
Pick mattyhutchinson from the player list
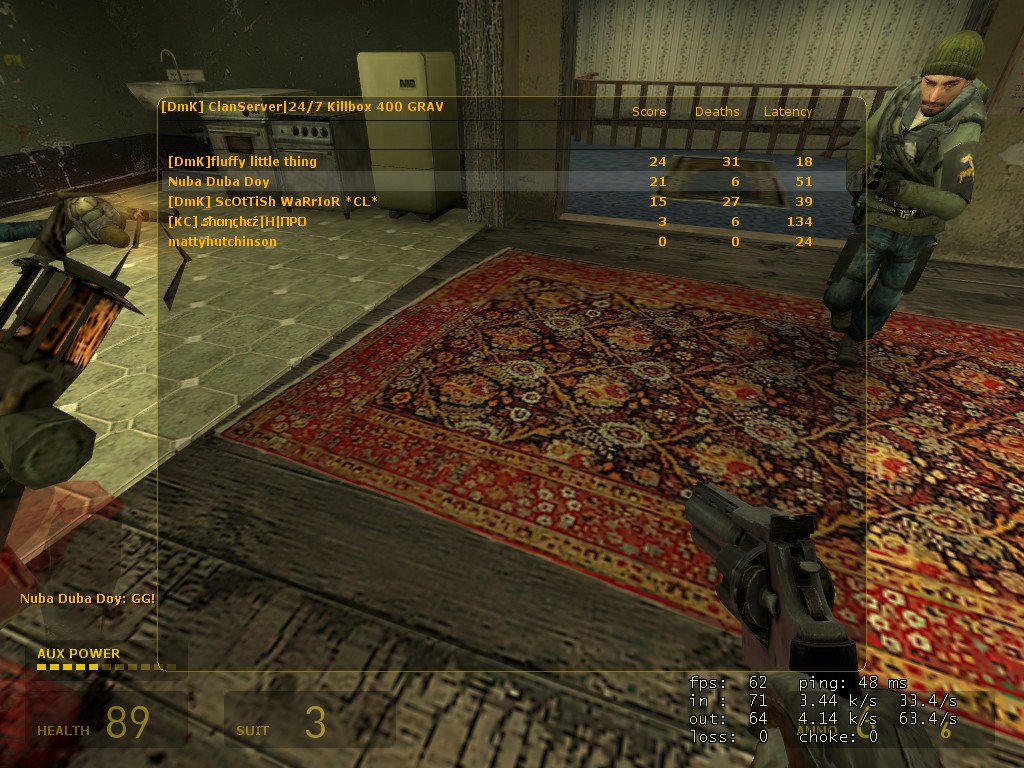click(222, 242)
